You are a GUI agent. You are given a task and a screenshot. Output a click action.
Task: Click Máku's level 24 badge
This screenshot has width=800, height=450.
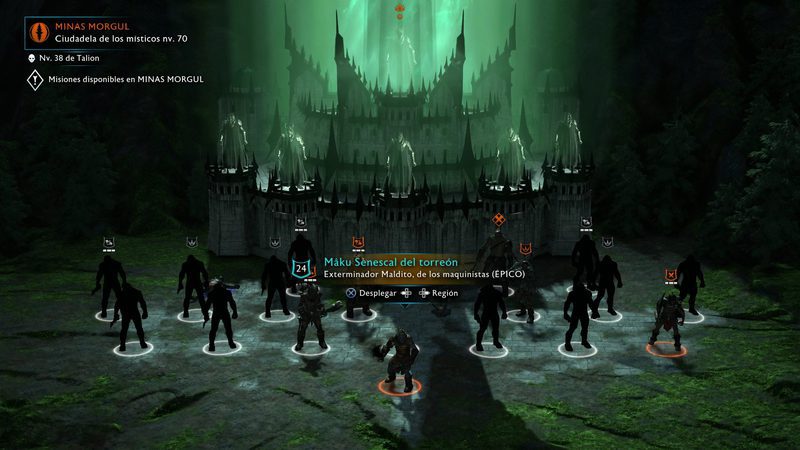click(300, 268)
